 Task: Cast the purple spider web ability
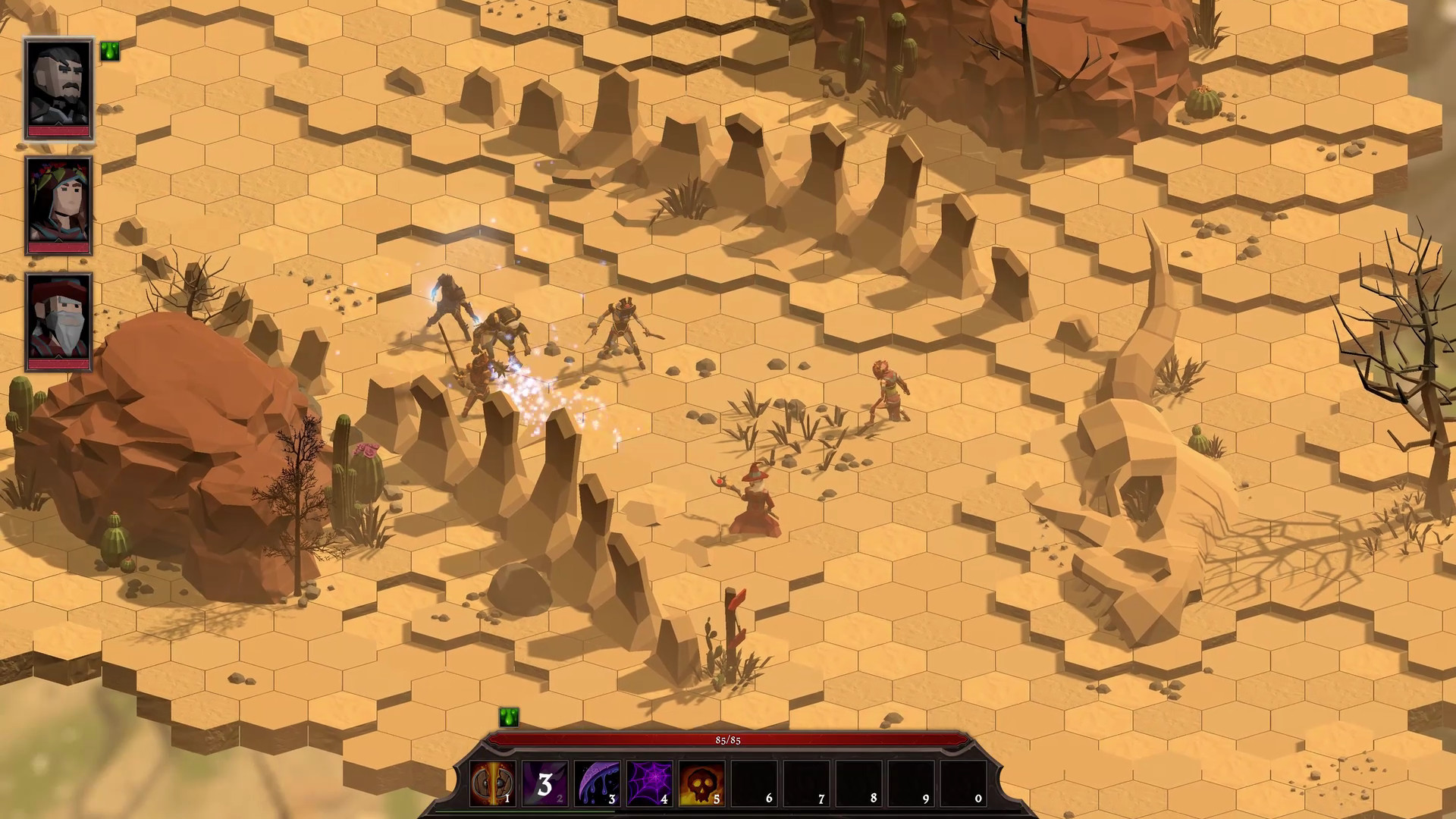649,783
